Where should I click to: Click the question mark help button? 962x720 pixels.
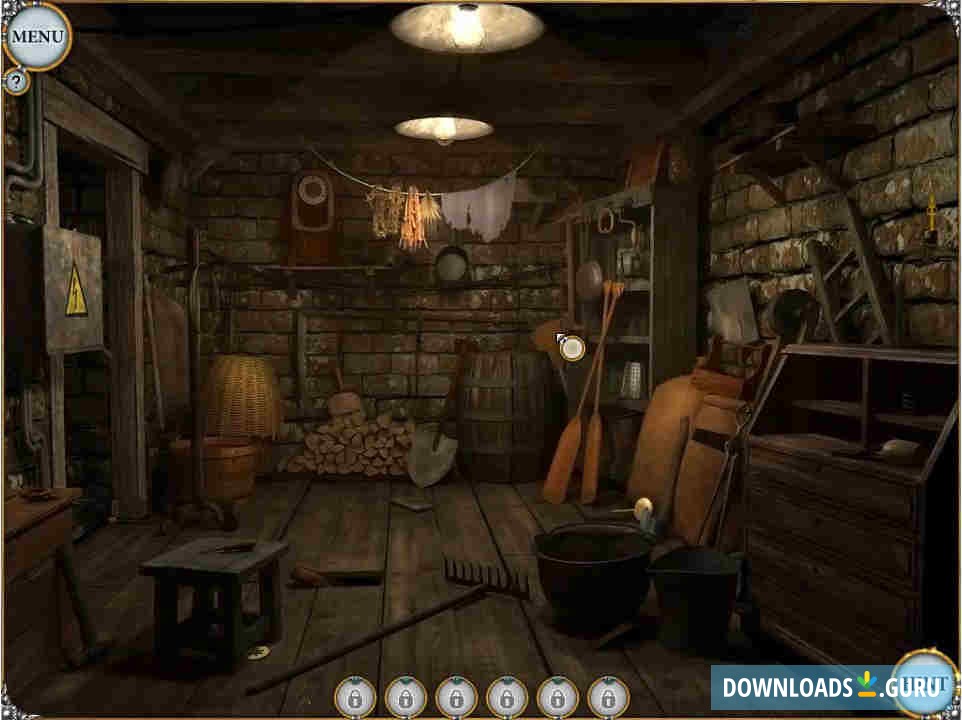(x=16, y=82)
